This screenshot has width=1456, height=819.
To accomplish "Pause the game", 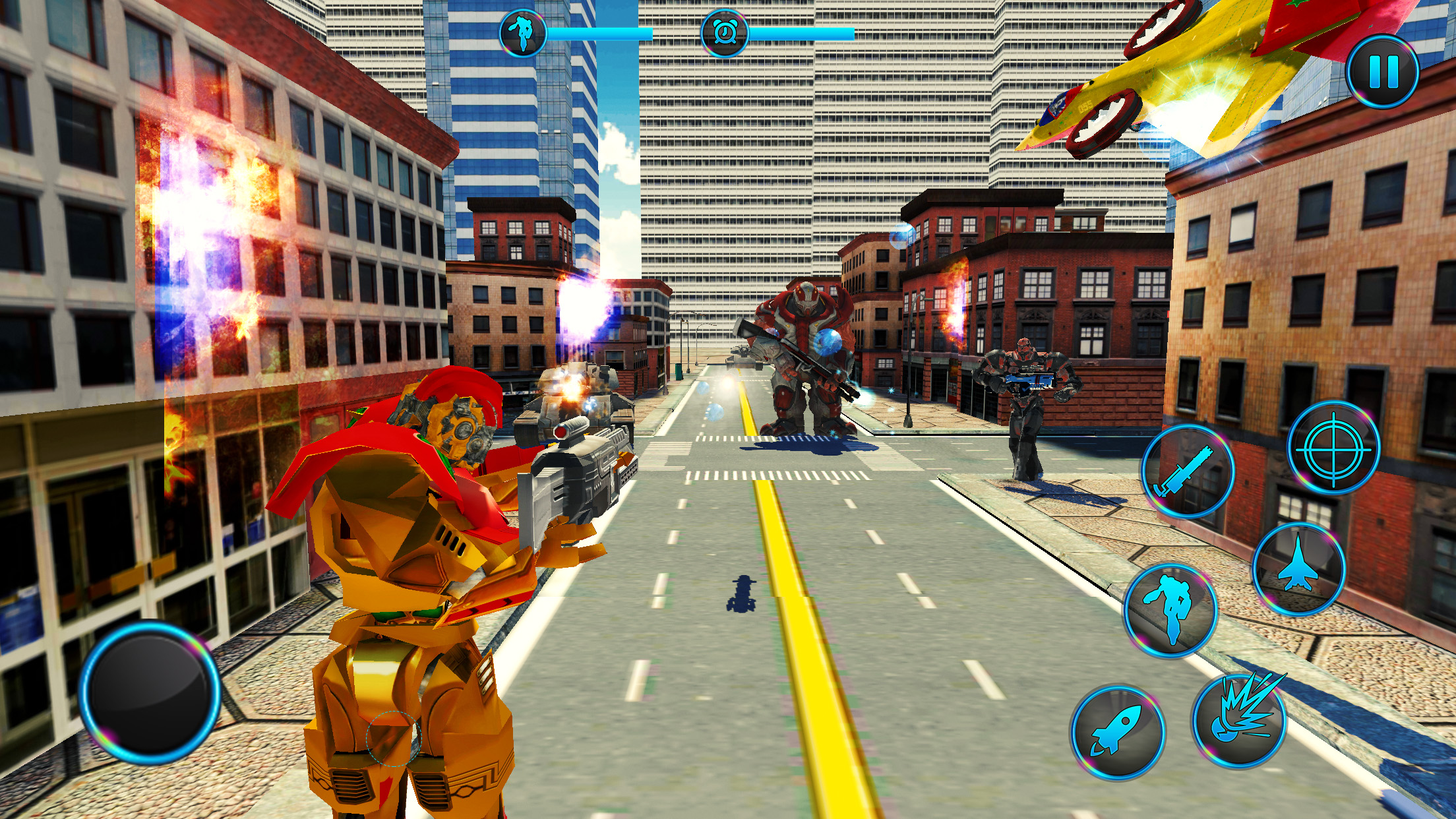I will [1382, 71].
